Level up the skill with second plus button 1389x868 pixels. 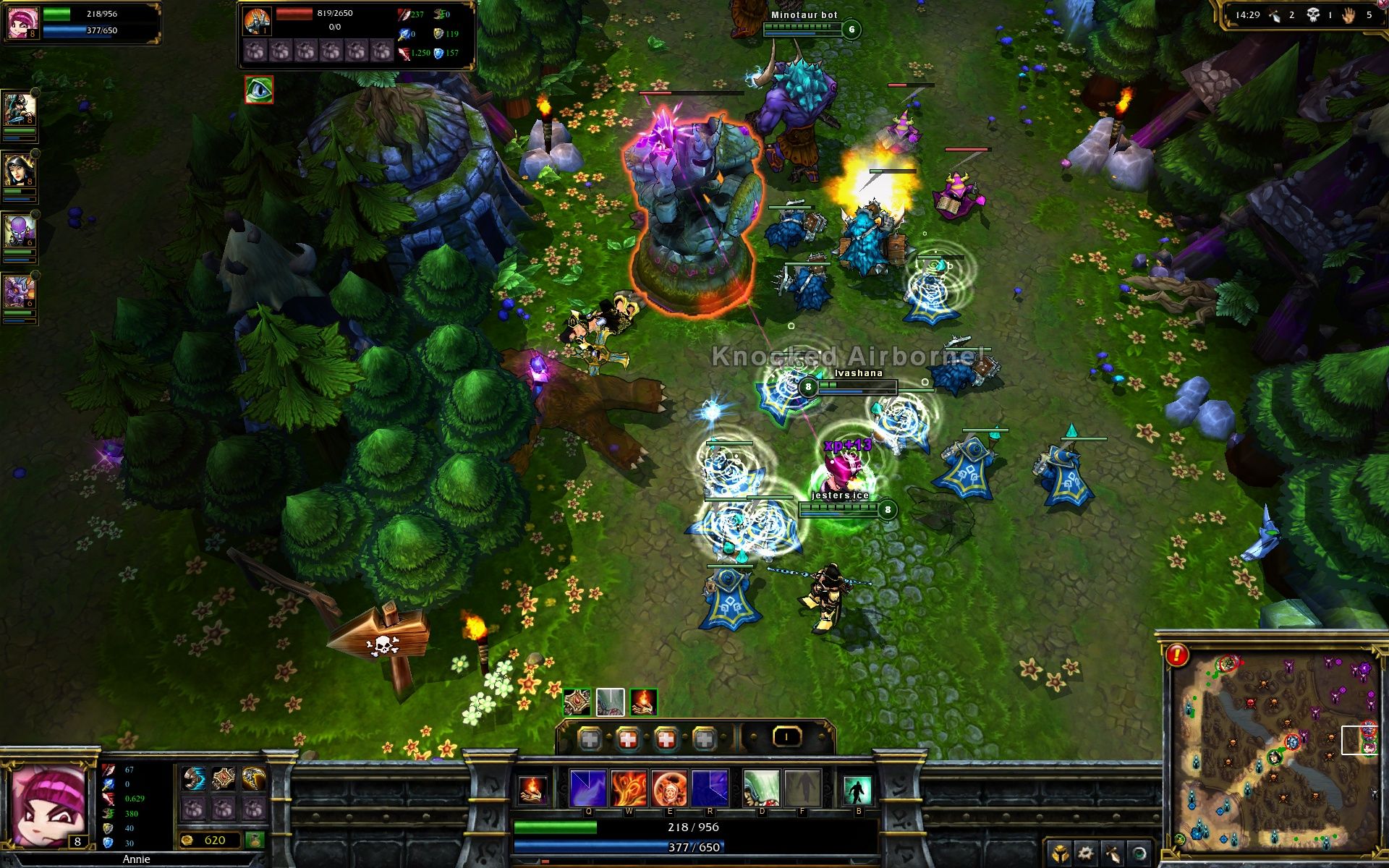click(x=628, y=739)
